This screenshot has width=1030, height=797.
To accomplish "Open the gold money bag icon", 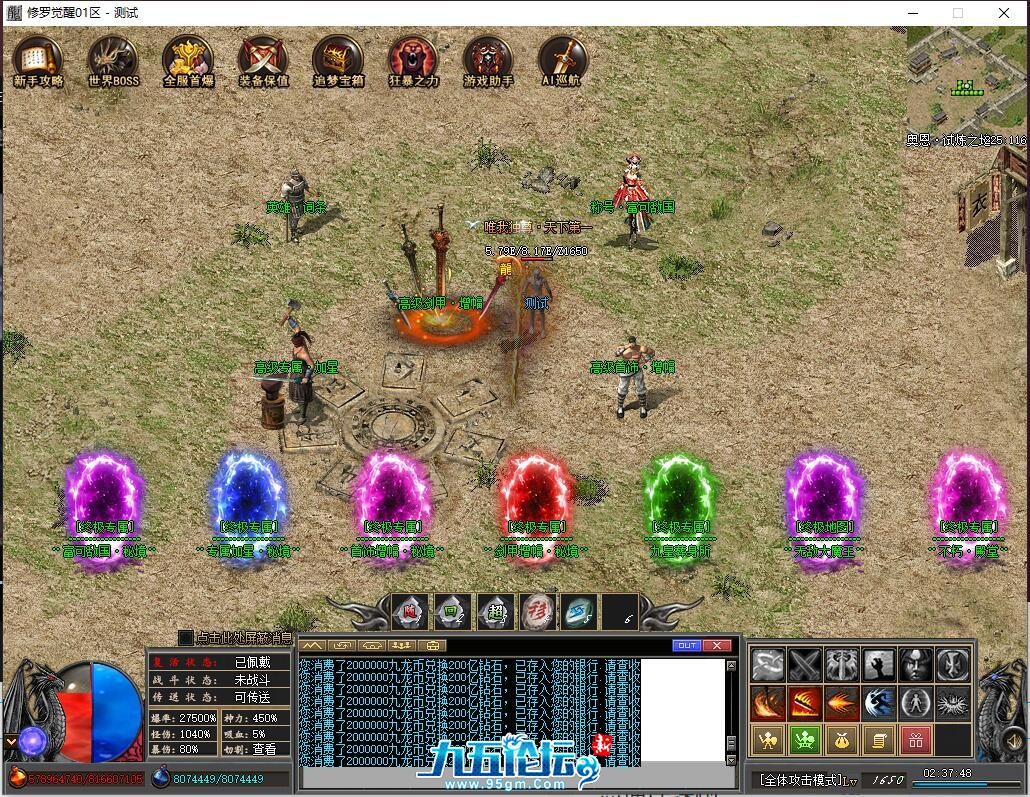I will [x=840, y=740].
